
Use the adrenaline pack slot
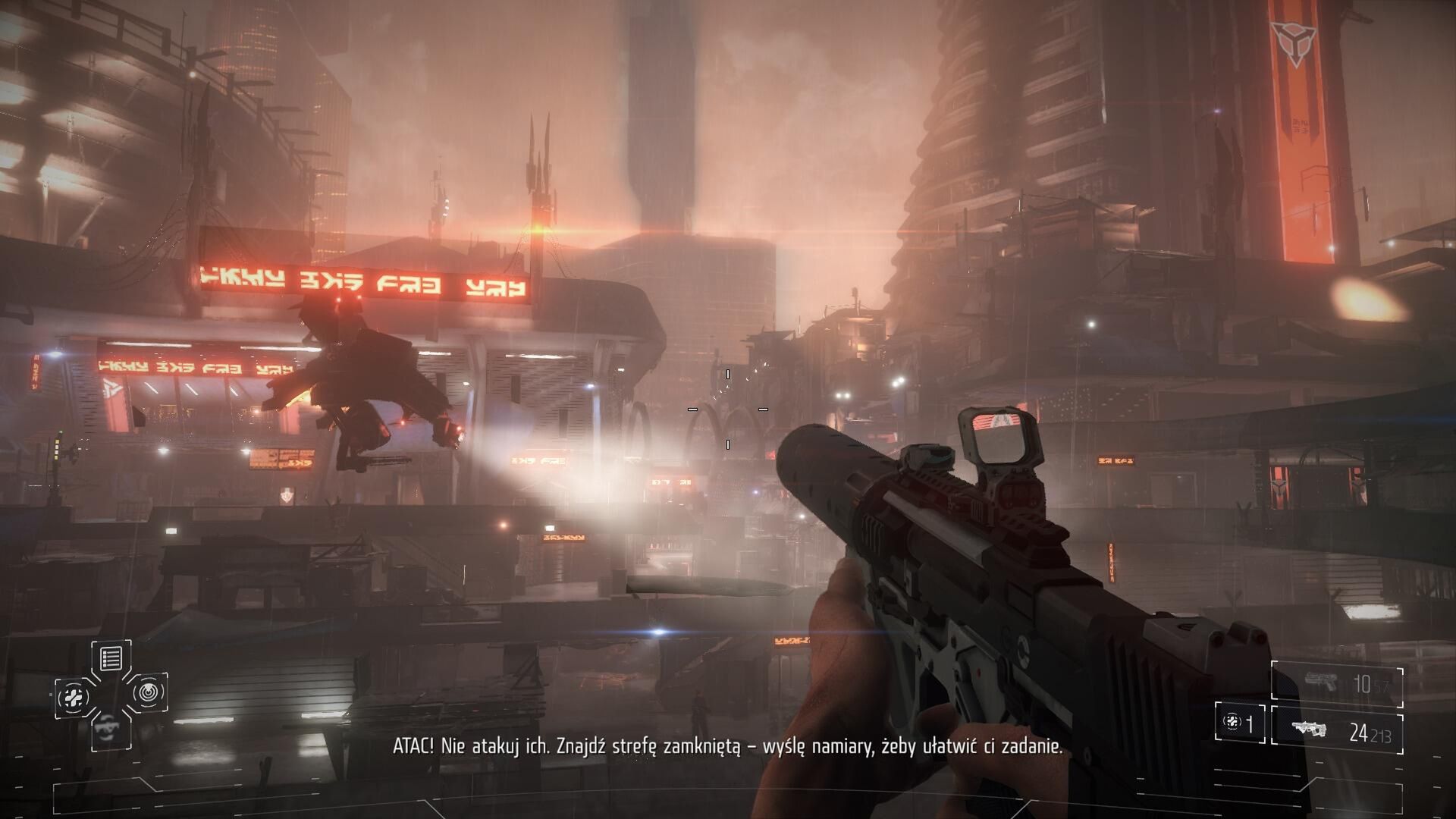coord(1239,723)
